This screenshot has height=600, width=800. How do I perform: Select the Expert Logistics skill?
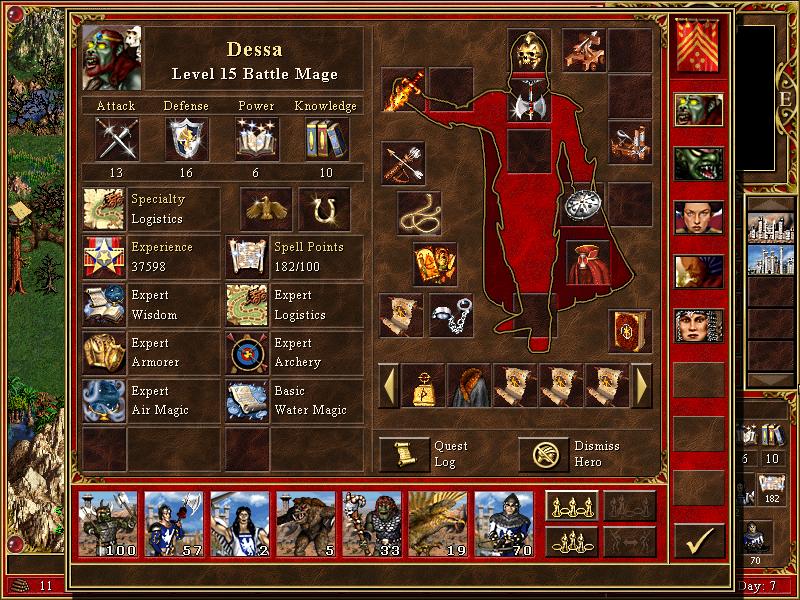point(248,305)
